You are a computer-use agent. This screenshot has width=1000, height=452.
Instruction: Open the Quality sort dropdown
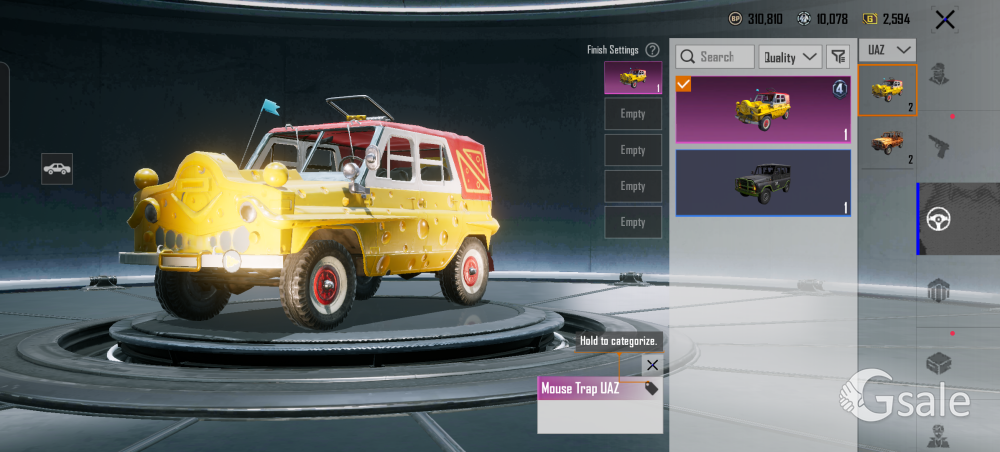click(790, 57)
